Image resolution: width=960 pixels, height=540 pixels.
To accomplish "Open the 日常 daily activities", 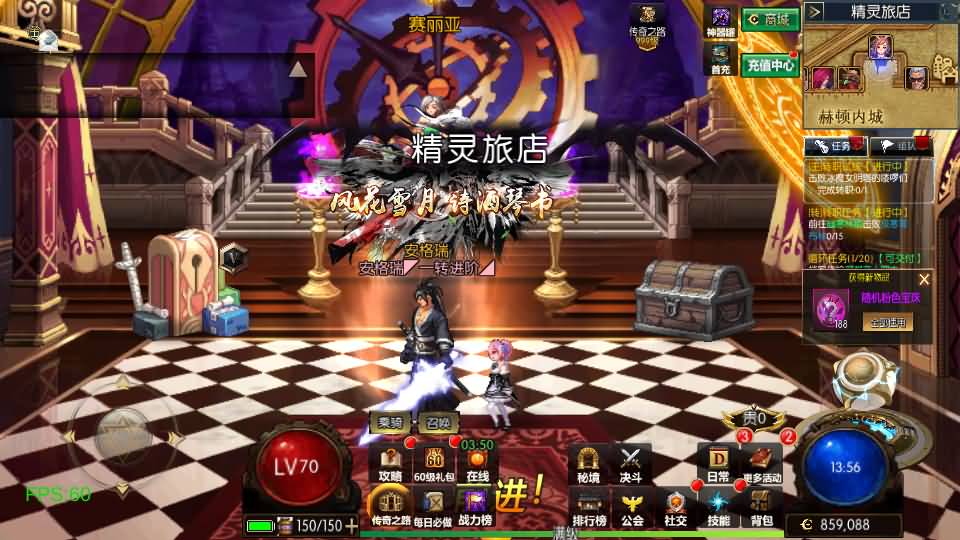I will coord(718,464).
